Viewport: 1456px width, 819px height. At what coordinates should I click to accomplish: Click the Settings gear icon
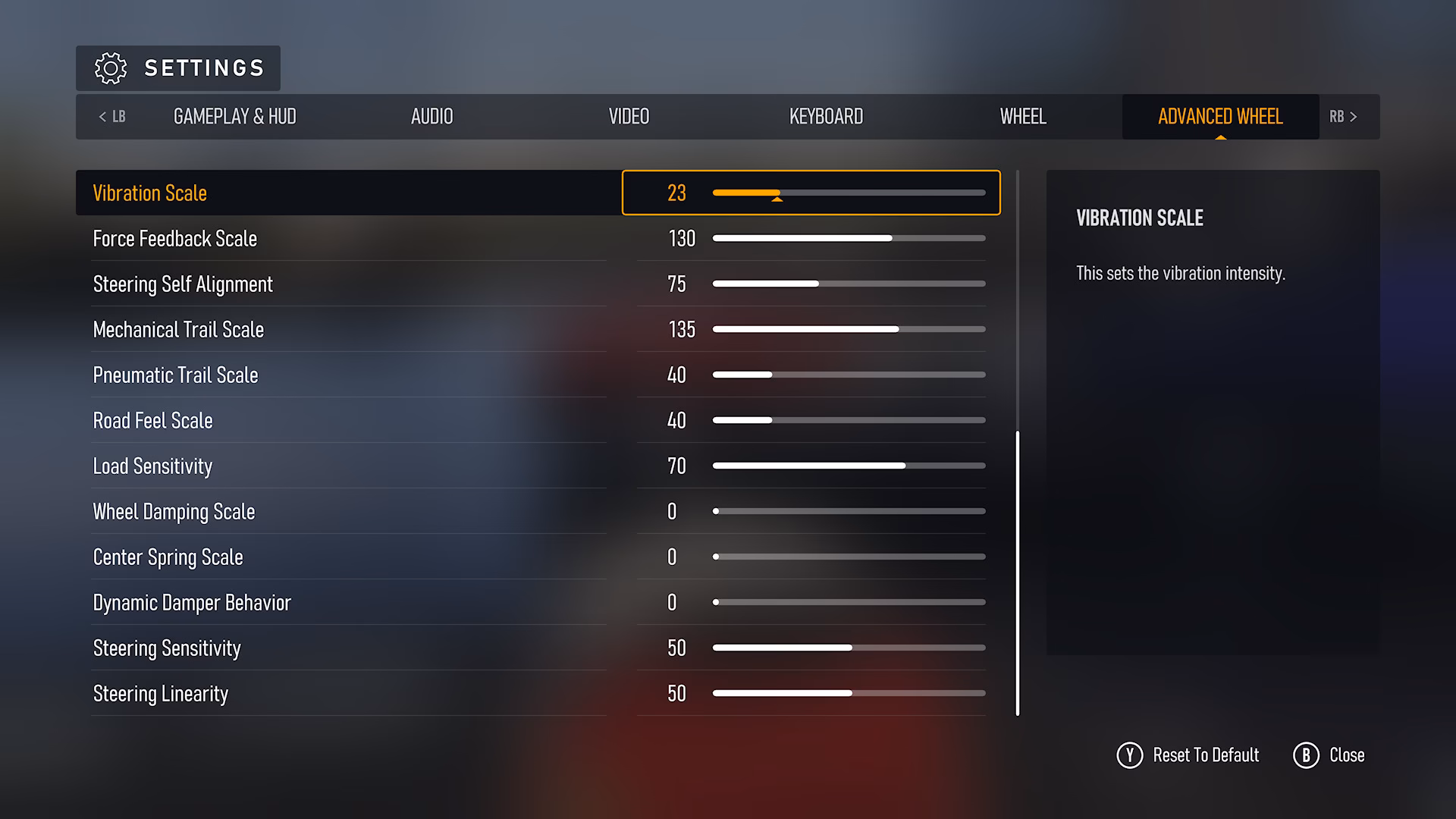pyautogui.click(x=111, y=67)
